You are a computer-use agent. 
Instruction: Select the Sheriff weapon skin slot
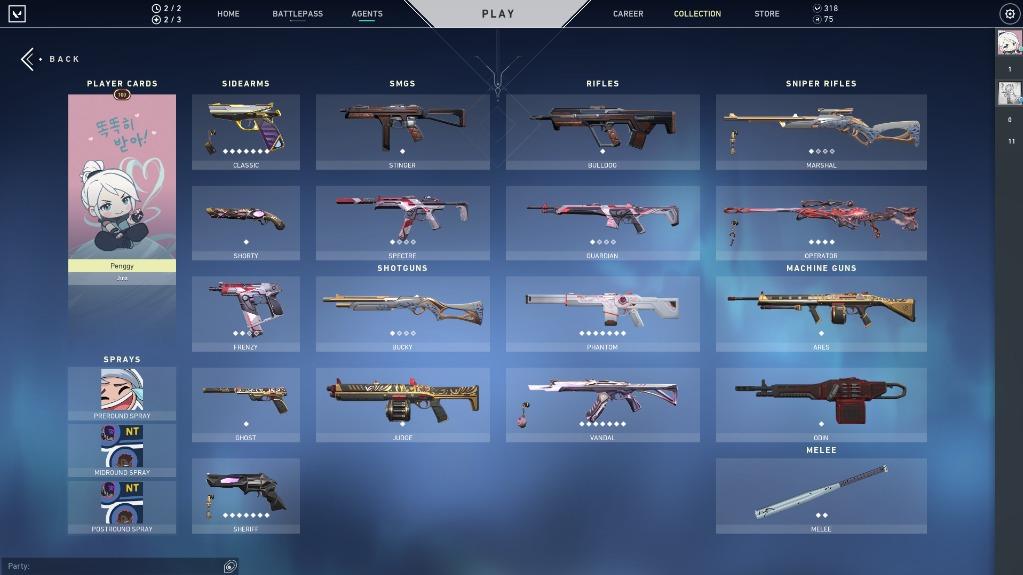pos(246,496)
